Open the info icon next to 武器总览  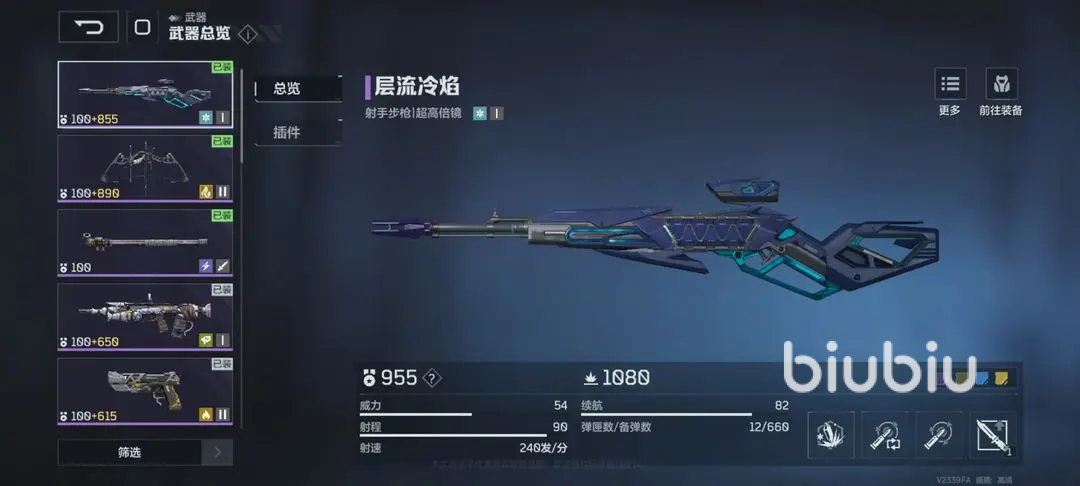pos(248,34)
